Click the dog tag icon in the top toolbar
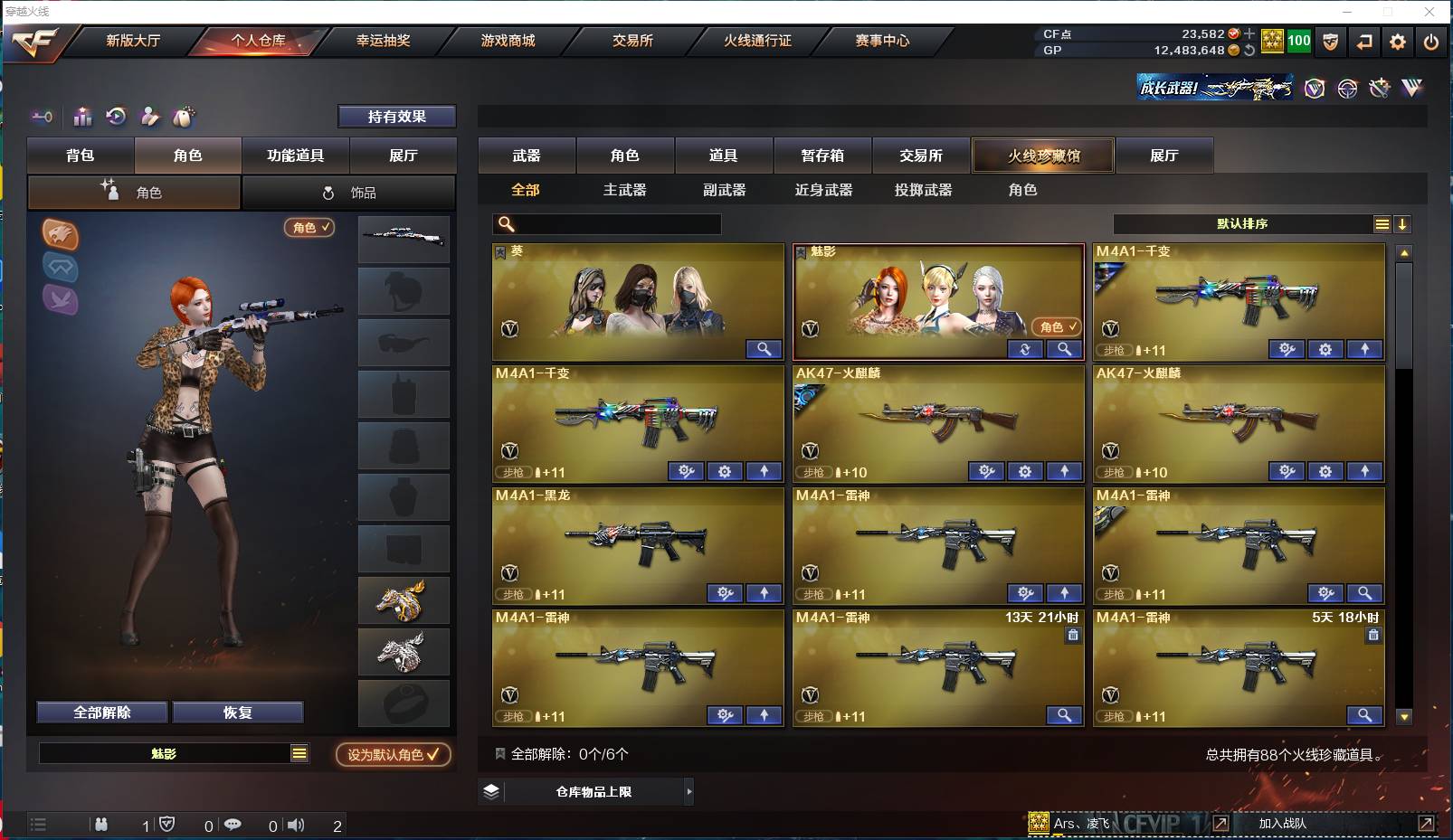Screen dimensions: 1453x840 (1330, 42)
